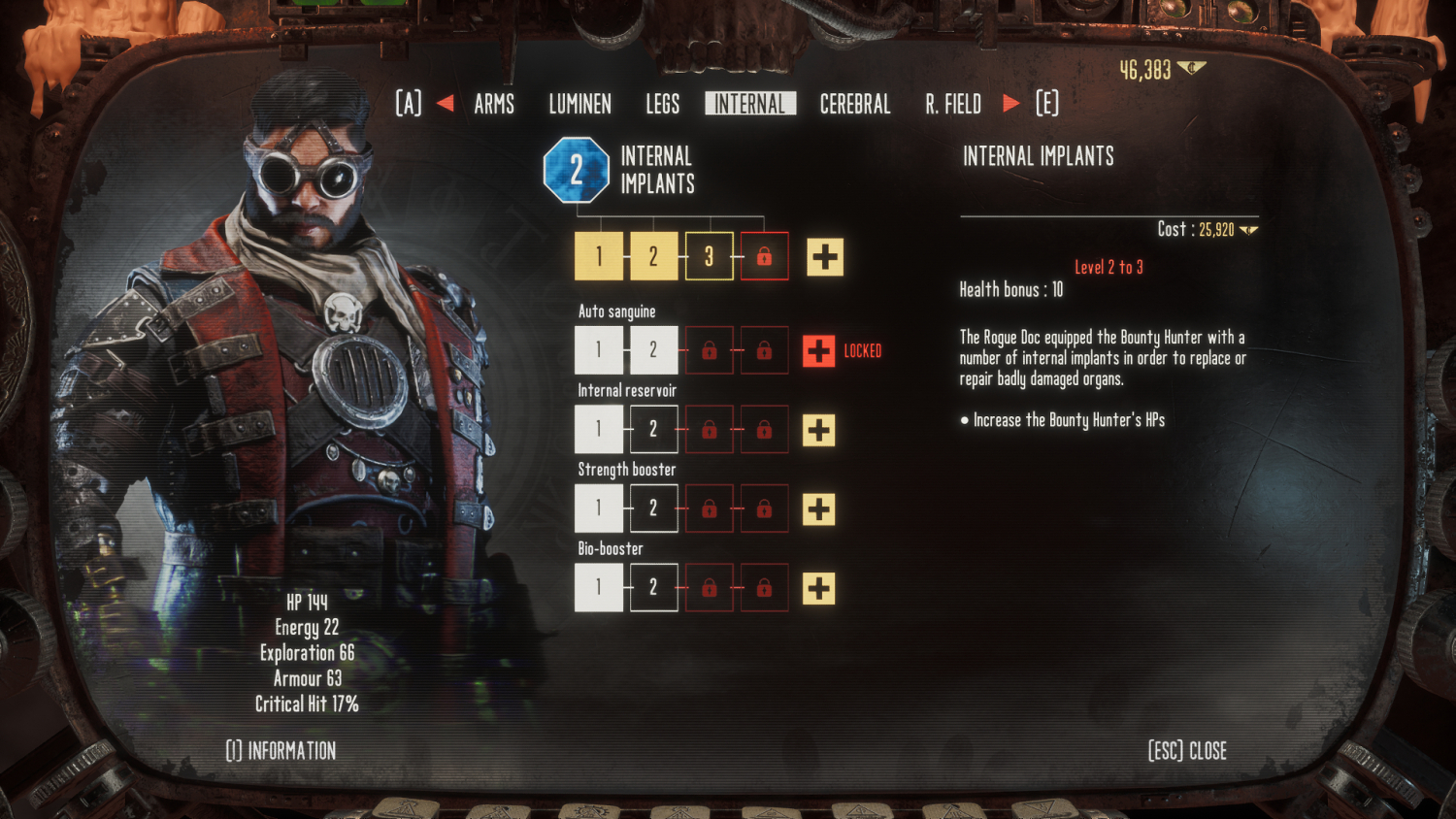This screenshot has width=1456, height=819.
Task: Upgrade Bio-booster with its plus button
Action: (819, 588)
